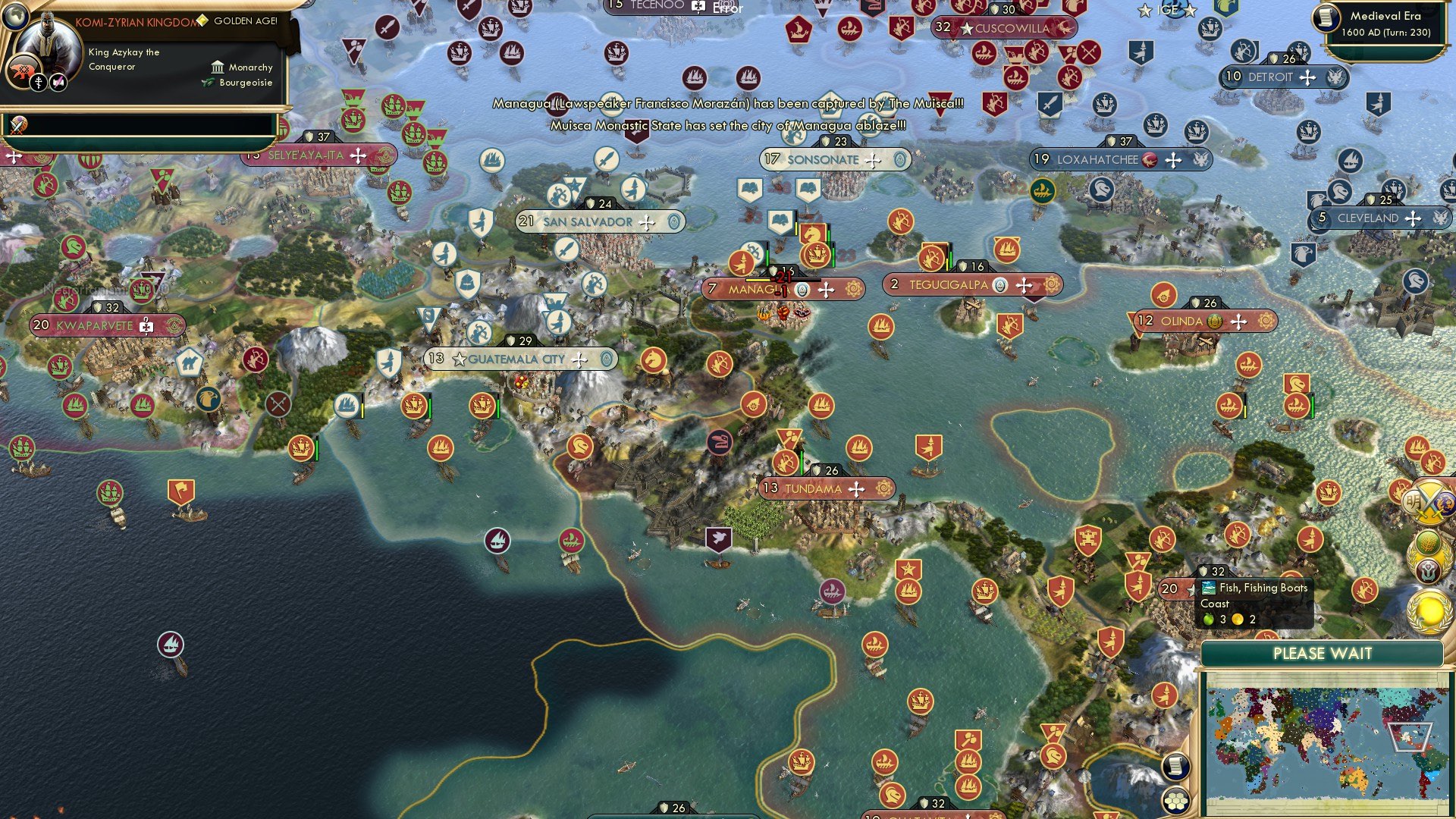1456x819 pixels.
Task: Click the PLEASE WAIT turn button
Action: click(x=1323, y=653)
